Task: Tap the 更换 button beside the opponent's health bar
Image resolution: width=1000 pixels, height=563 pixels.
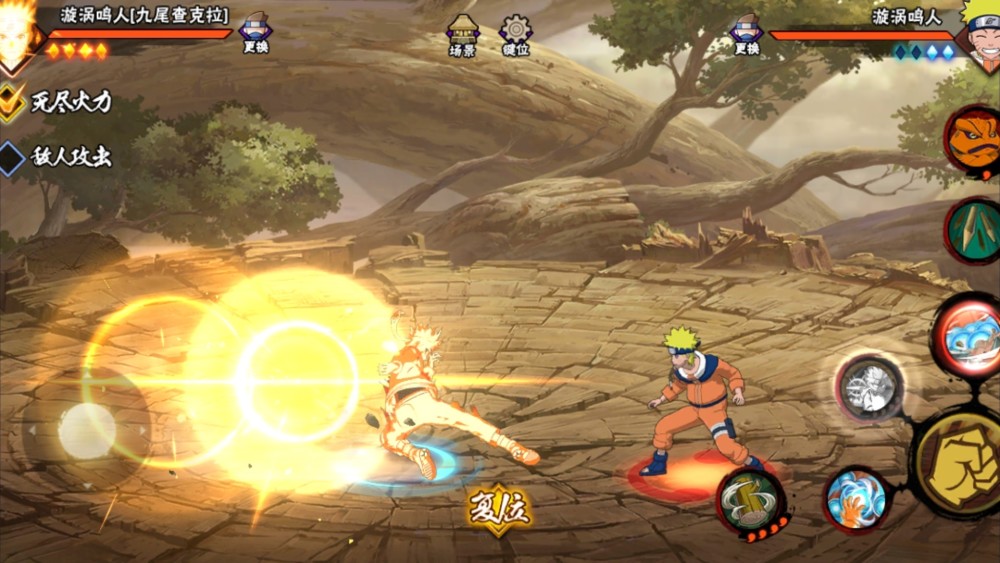Action: [746, 33]
